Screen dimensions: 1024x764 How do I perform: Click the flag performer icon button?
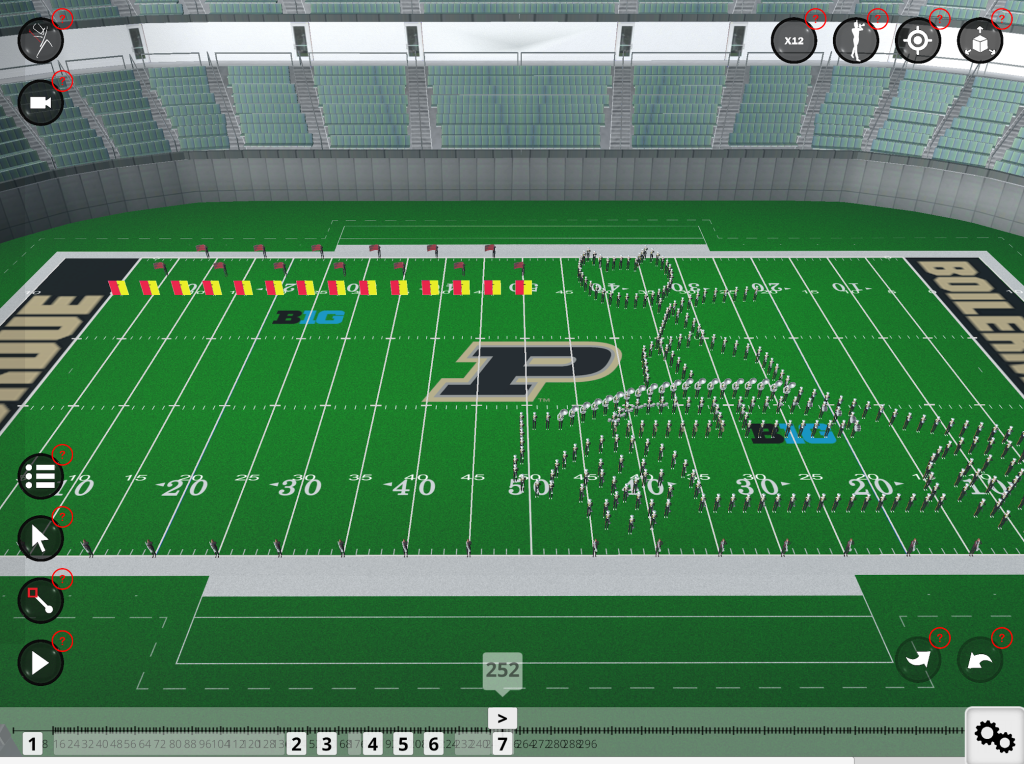click(41, 41)
